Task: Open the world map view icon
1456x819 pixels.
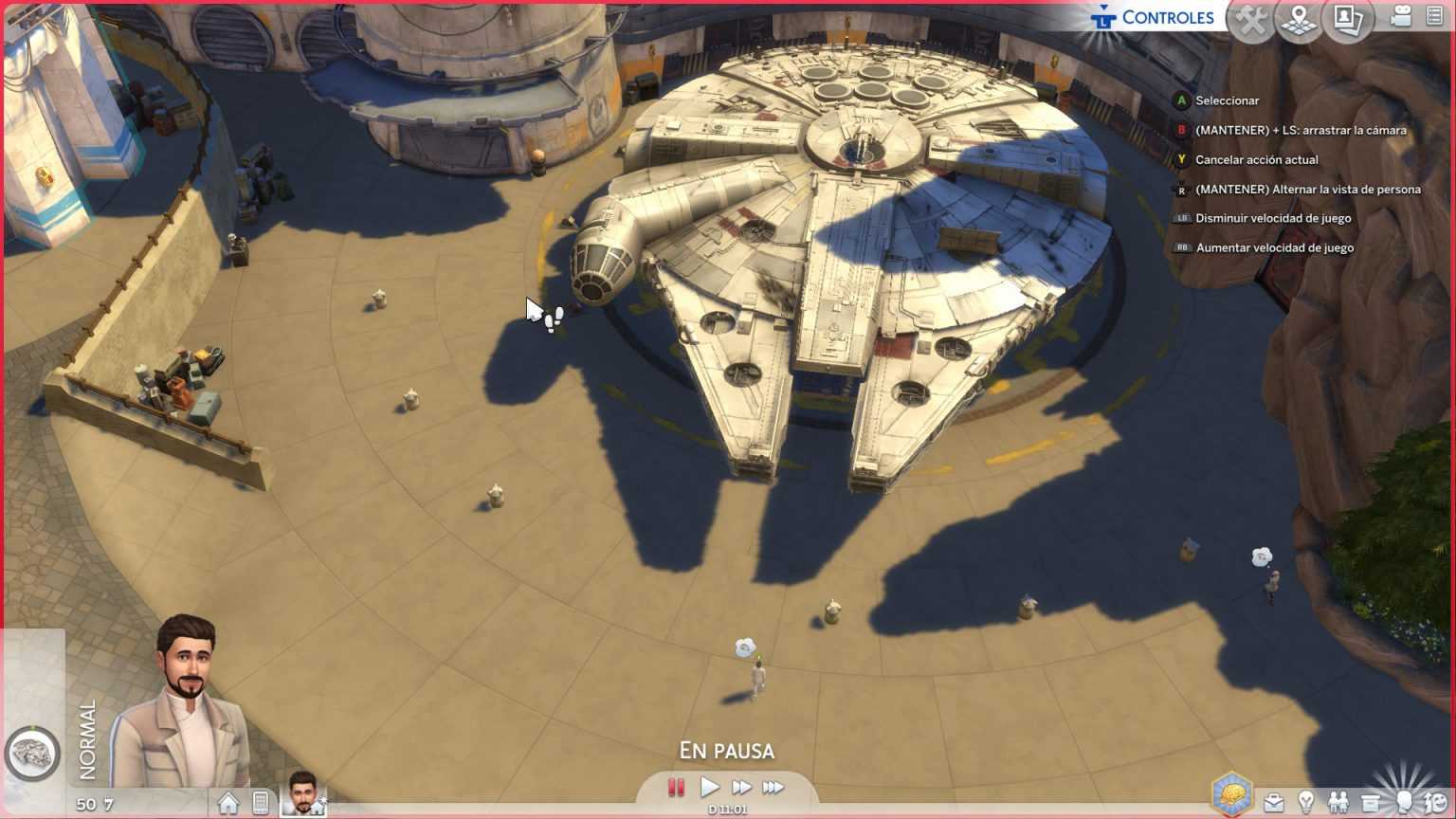Action: [x=1300, y=19]
